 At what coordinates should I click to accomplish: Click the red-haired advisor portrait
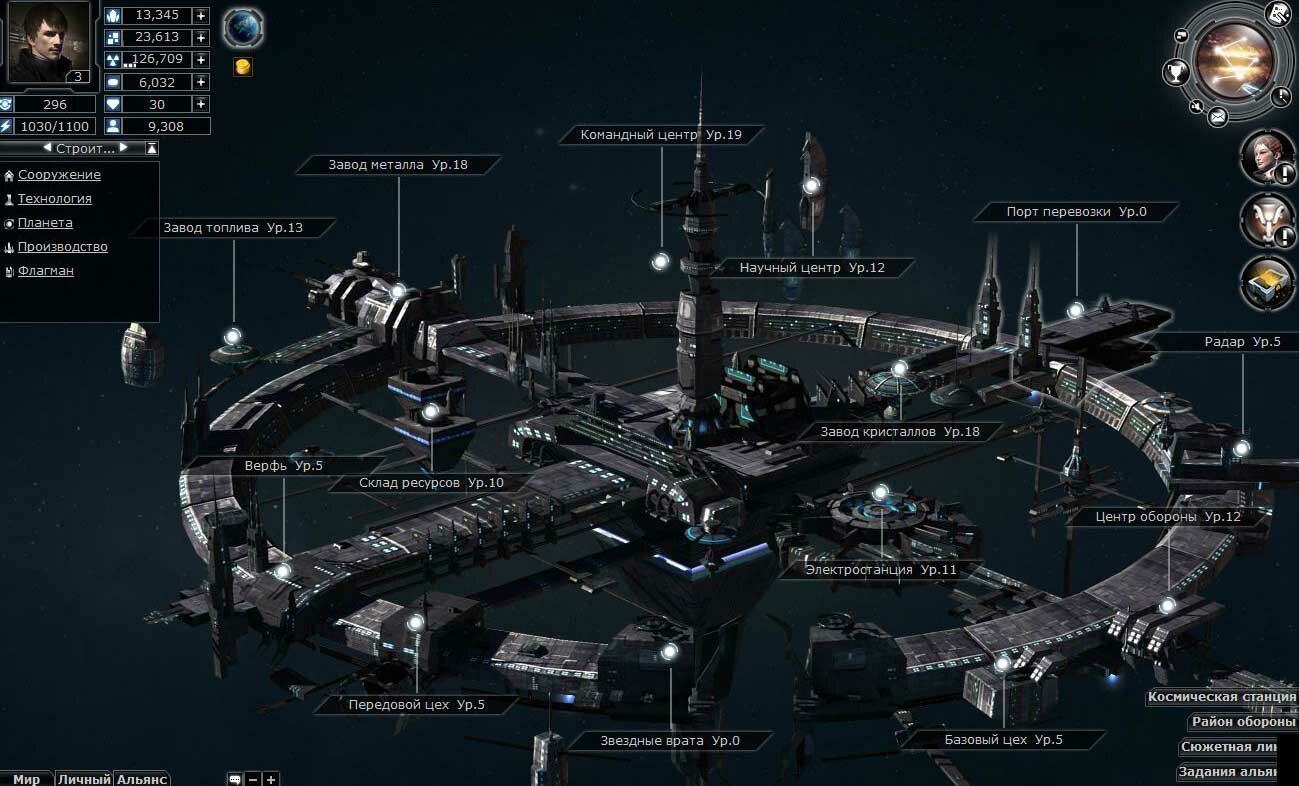pyautogui.click(x=1266, y=157)
